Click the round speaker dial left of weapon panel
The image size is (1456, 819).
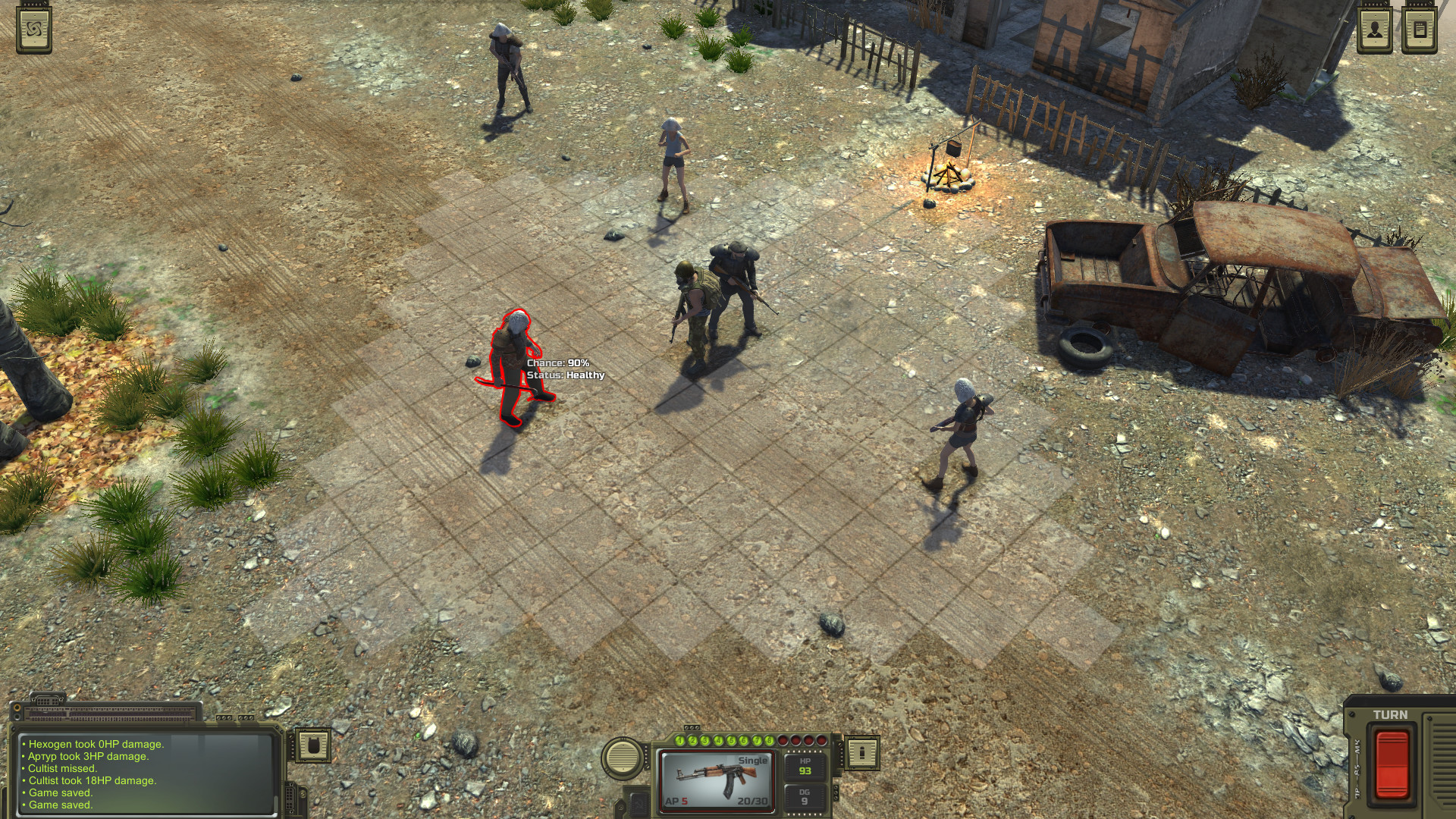coord(622,760)
